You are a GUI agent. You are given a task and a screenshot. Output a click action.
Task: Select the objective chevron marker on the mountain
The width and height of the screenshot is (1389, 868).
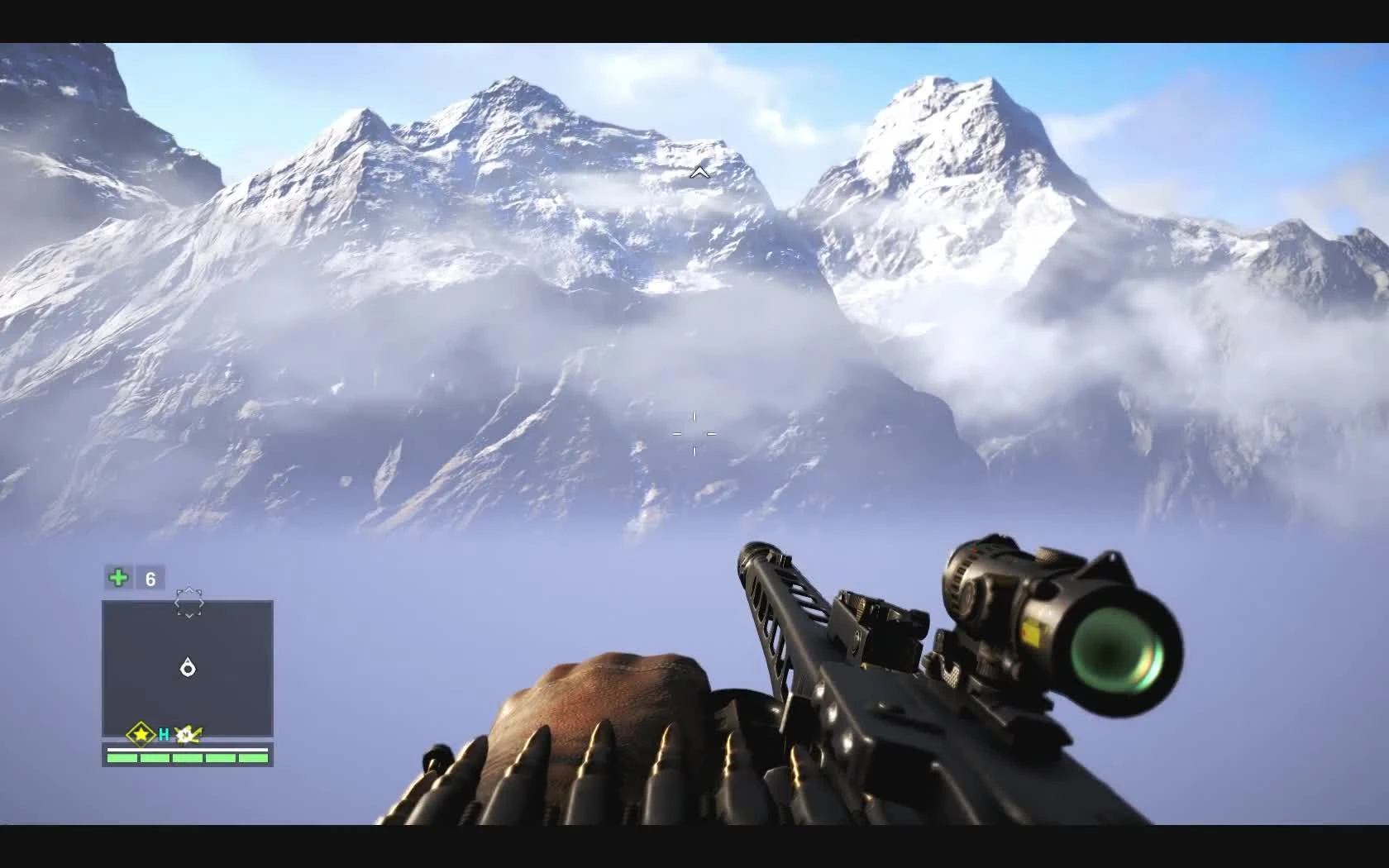699,173
